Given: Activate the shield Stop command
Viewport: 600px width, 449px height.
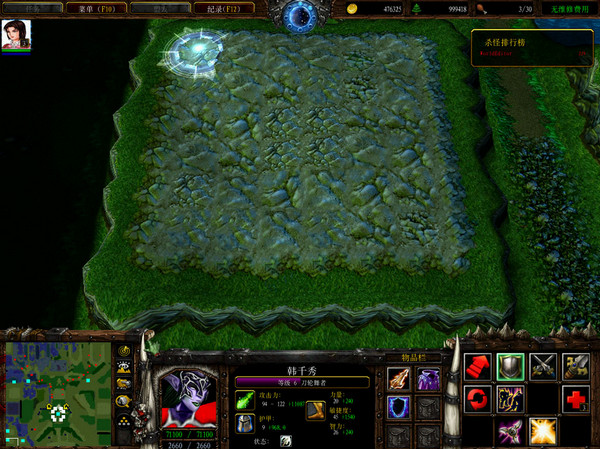Looking at the screenshot, I should (510, 367).
